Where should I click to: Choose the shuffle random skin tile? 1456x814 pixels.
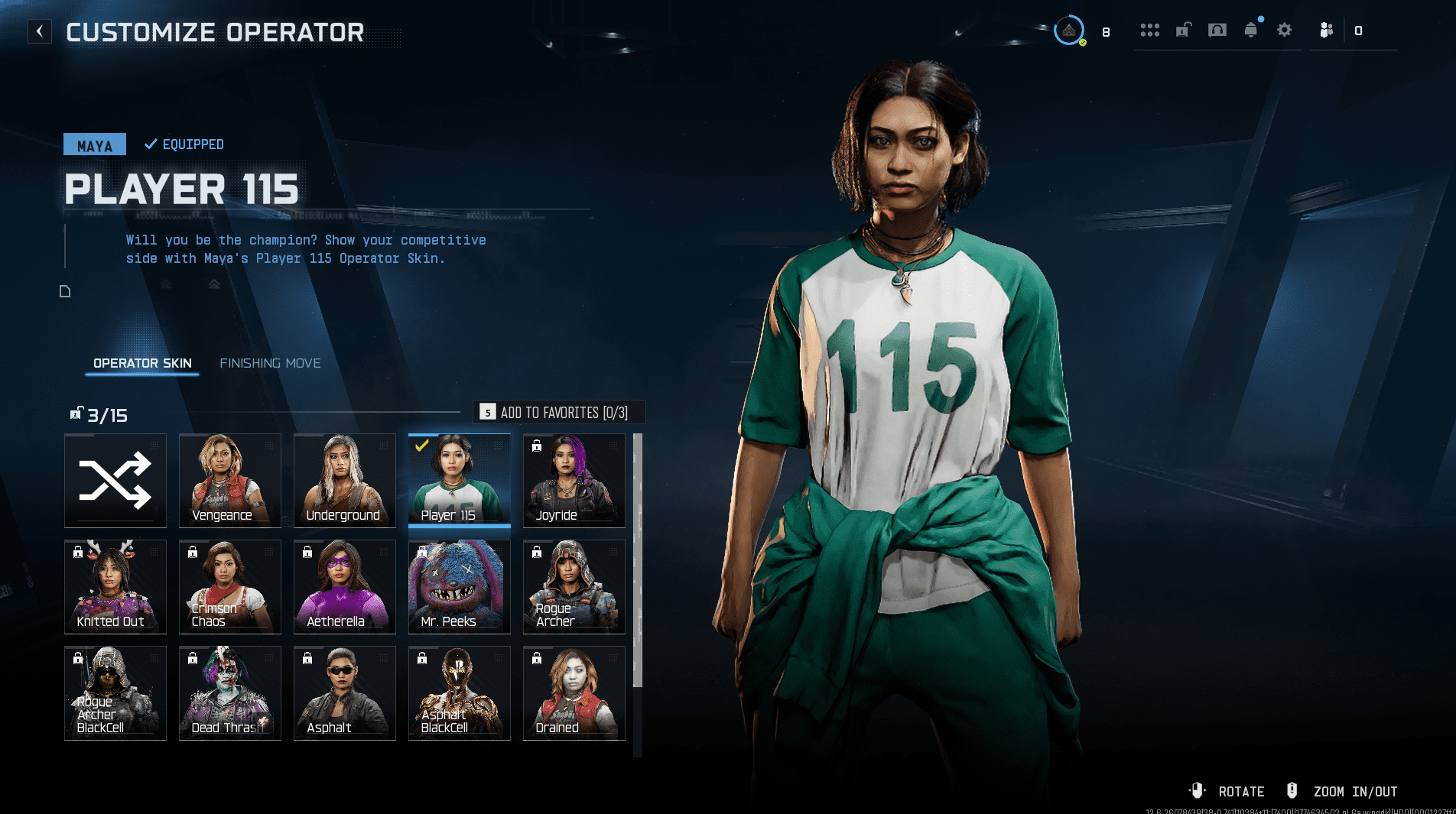[x=115, y=481]
